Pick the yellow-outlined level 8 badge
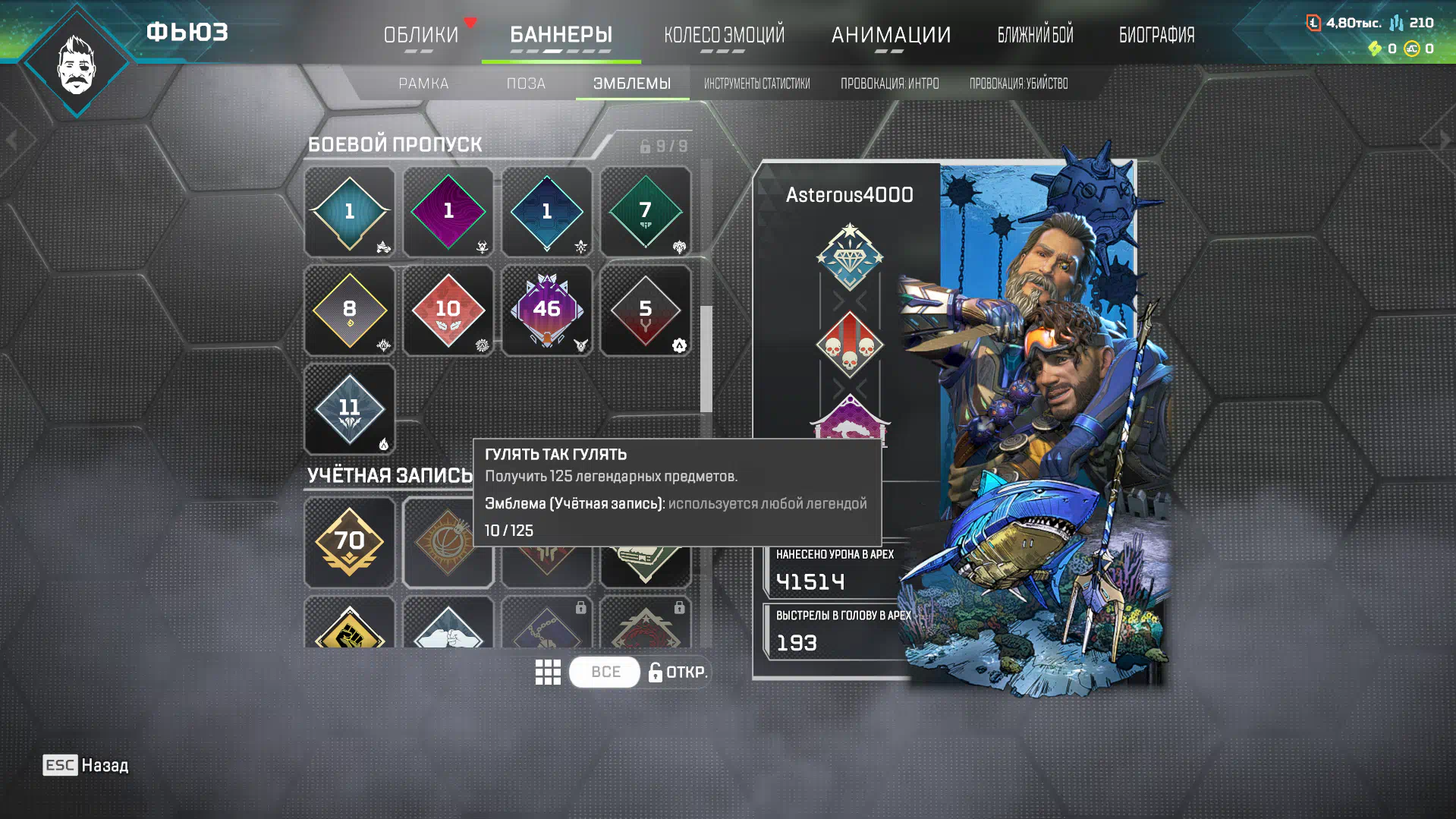 [349, 310]
